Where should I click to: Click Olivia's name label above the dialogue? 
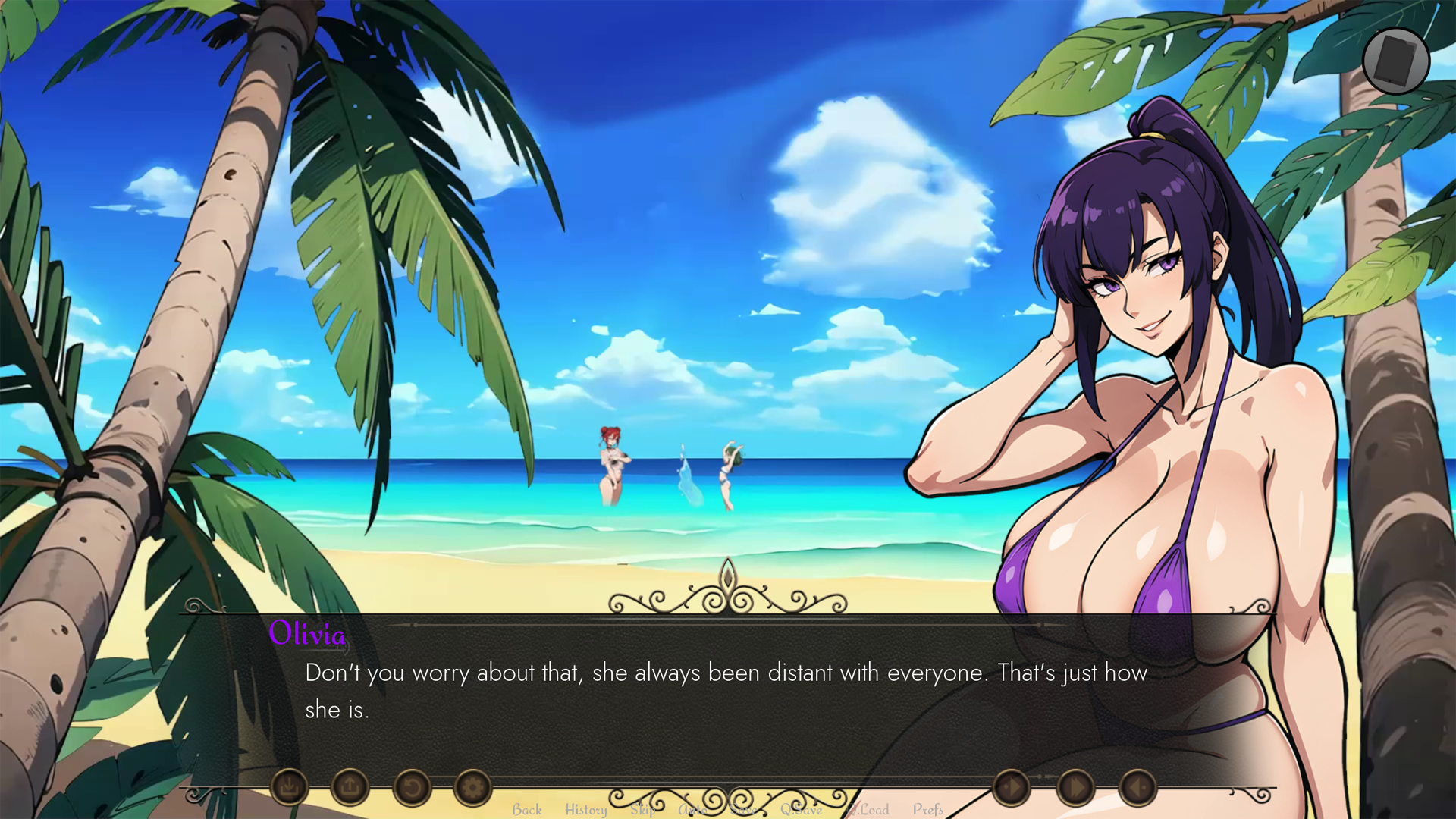(x=309, y=635)
